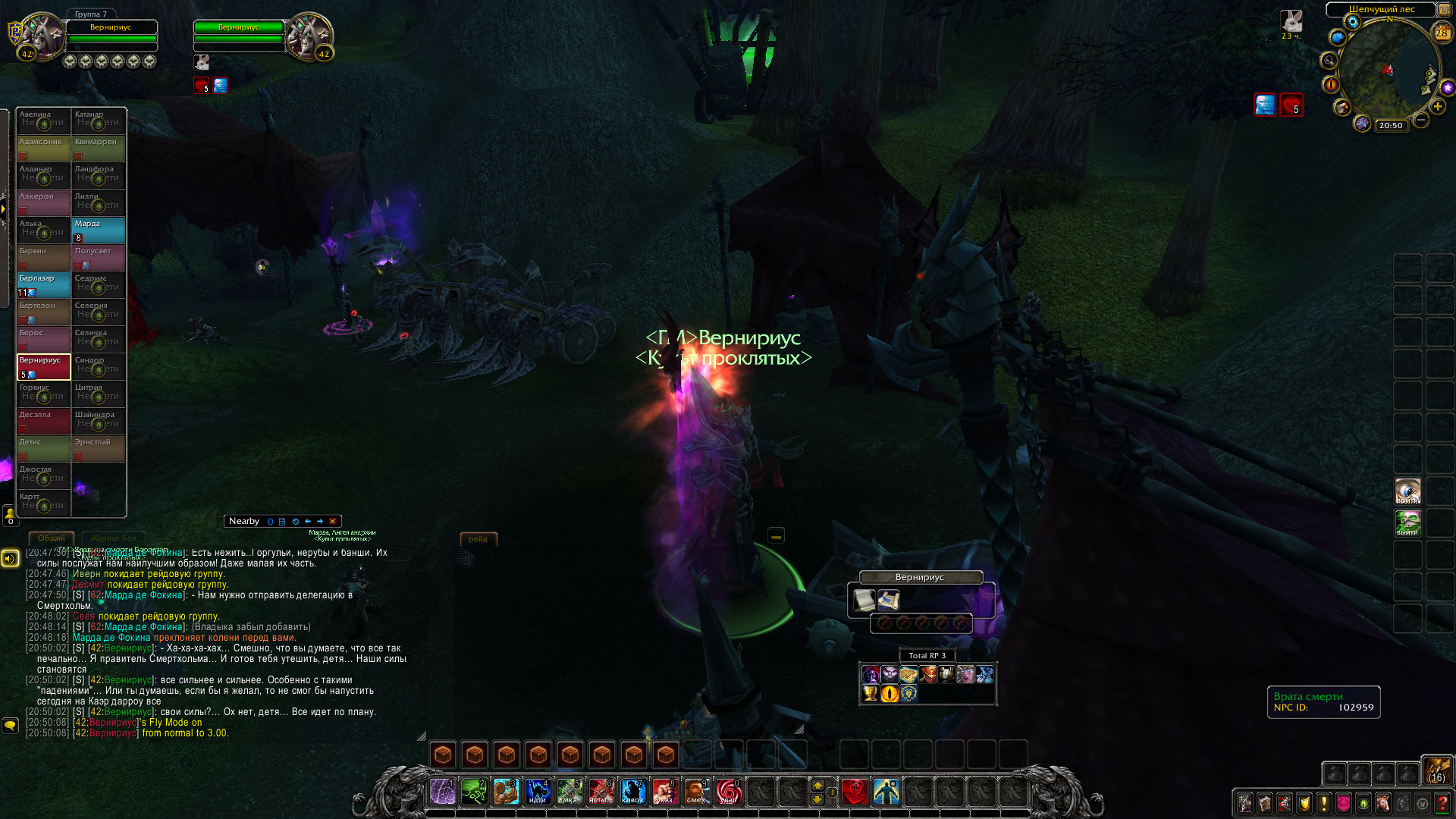Activate the смех laugh emote slot
Screen dimensions: 1456x819
click(696, 792)
